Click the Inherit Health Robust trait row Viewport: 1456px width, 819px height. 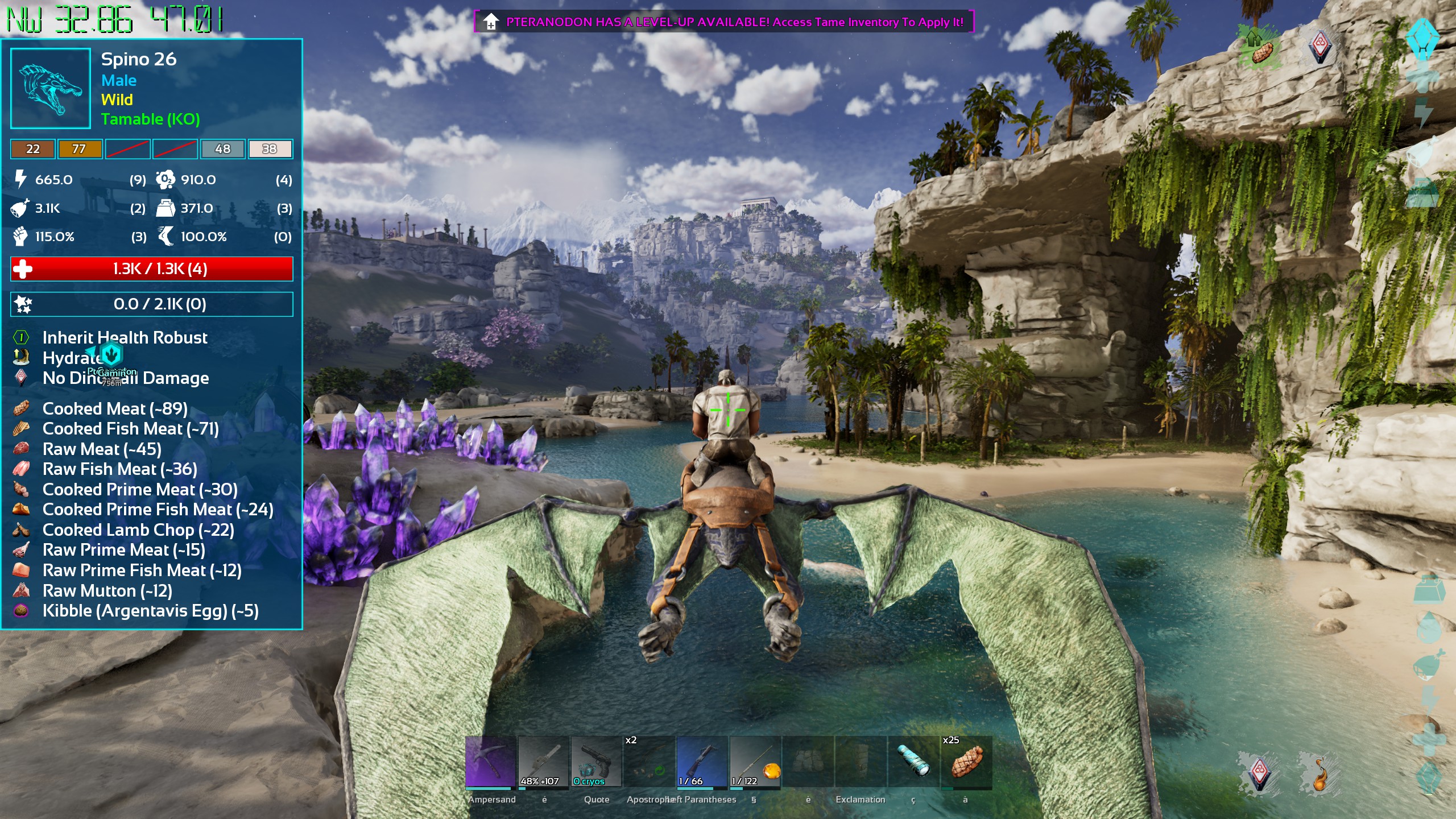click(125, 338)
